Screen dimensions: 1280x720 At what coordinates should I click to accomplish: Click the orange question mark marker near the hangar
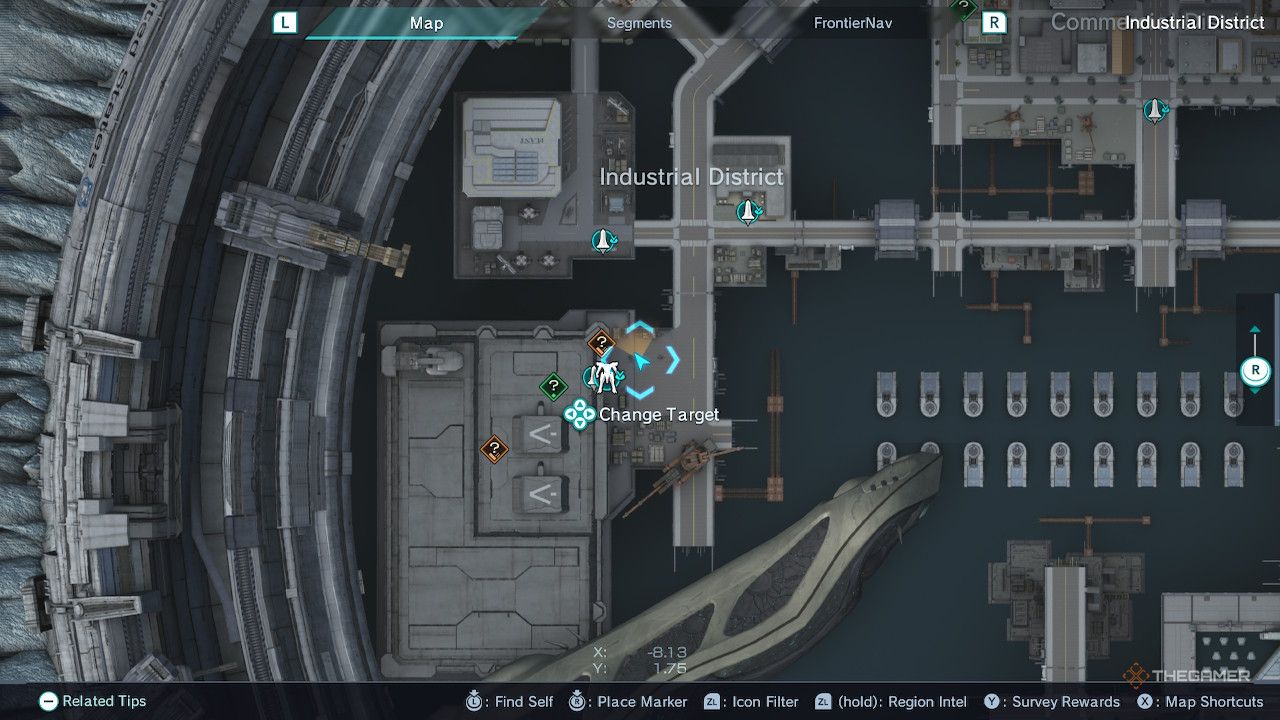point(494,447)
